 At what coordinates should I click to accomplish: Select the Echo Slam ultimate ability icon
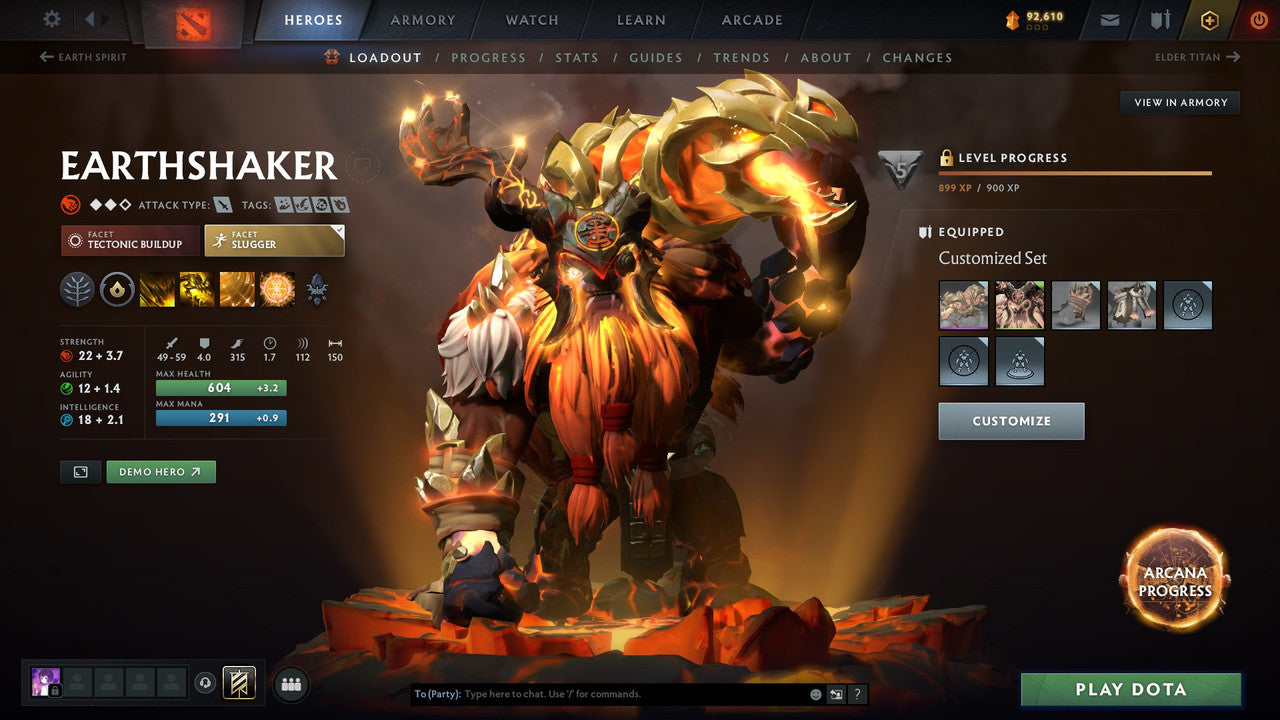coord(277,290)
